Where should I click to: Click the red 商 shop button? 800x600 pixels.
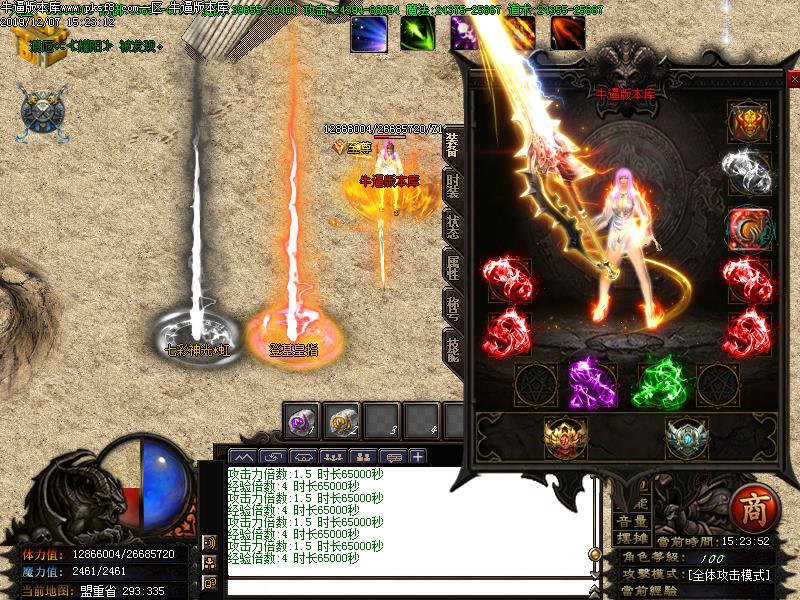click(x=748, y=507)
